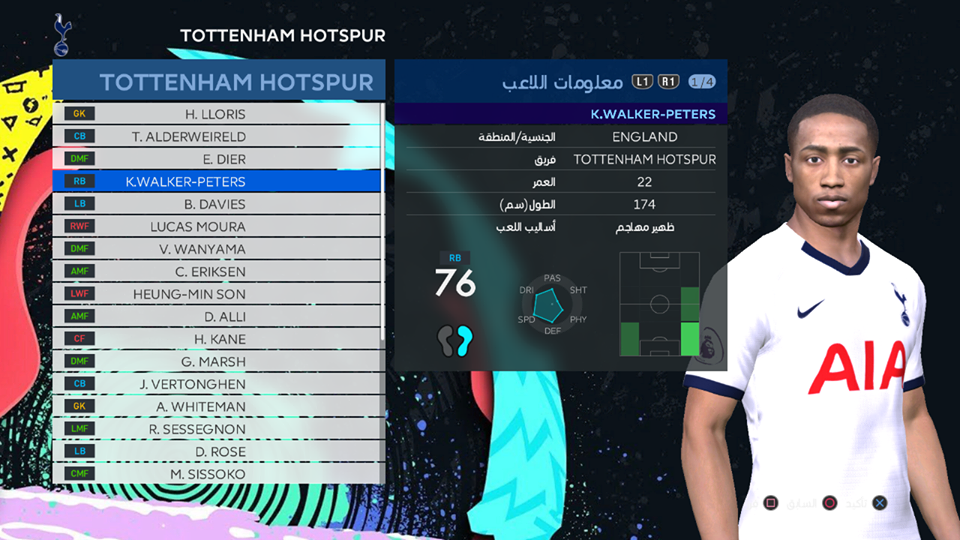Select H. Lloris in the squad list
960x540 pixels.
215,114
